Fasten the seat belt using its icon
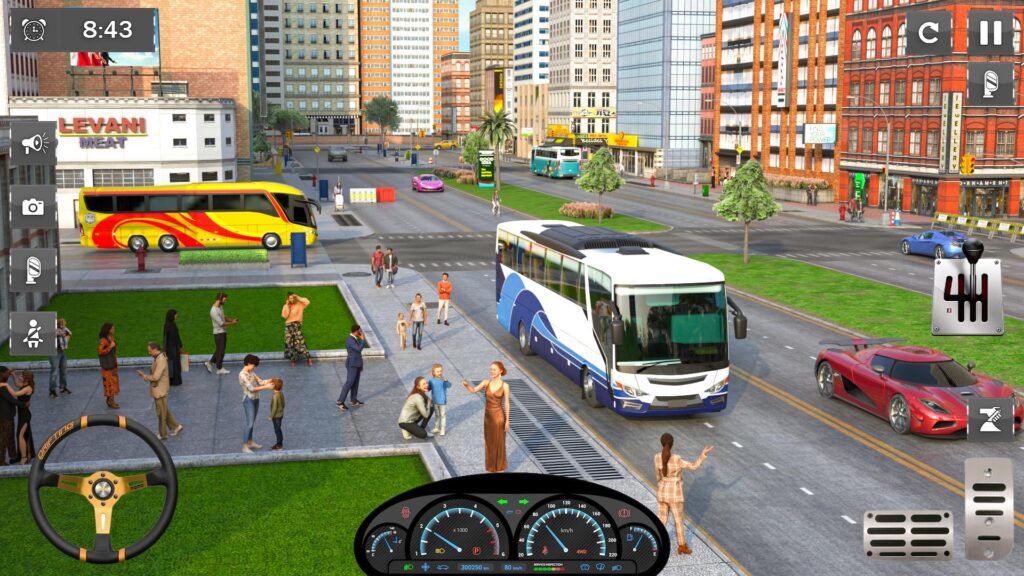The image size is (1024, 576). pos(33,333)
